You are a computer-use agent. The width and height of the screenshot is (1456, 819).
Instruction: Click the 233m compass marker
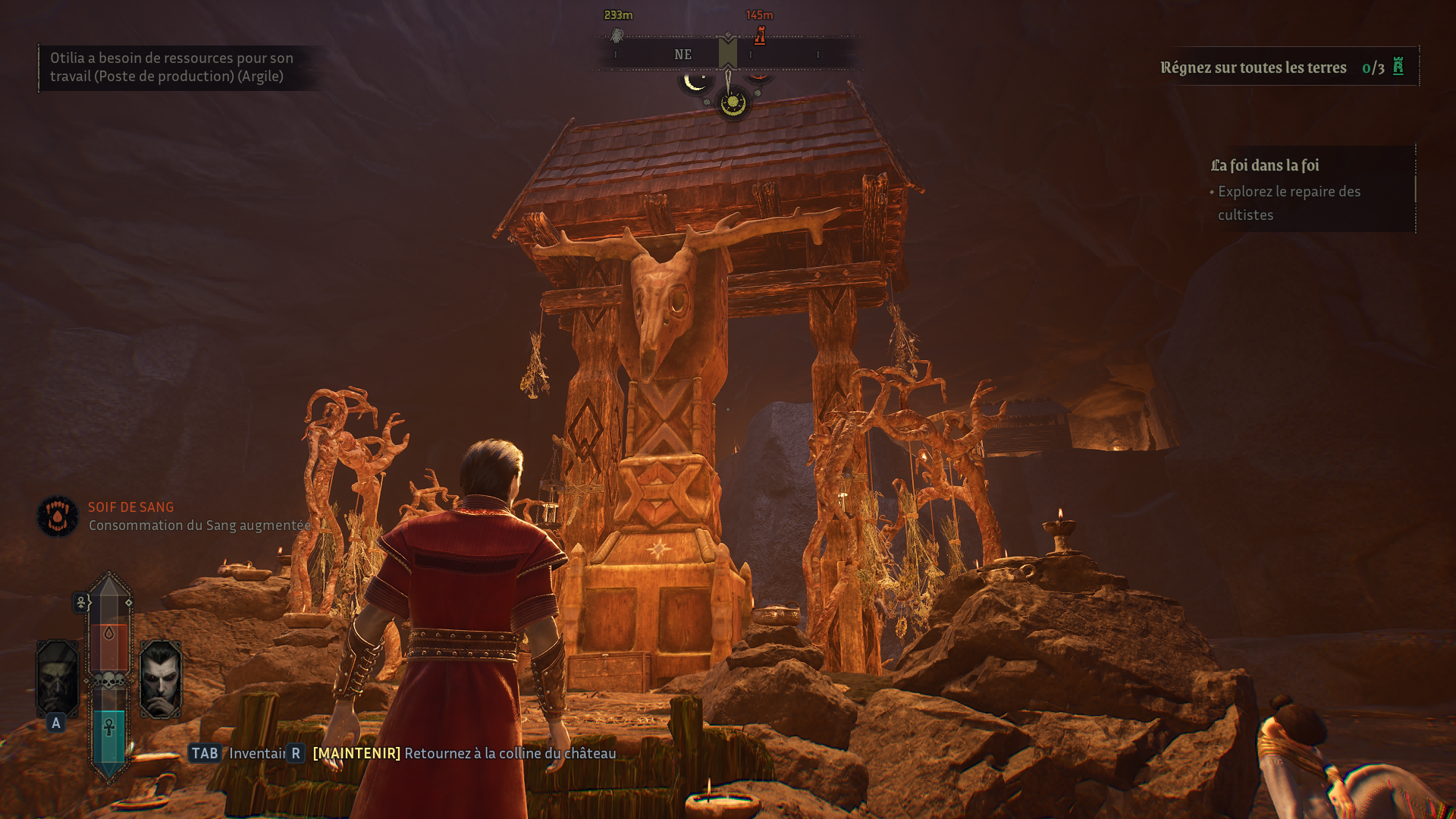(617, 35)
